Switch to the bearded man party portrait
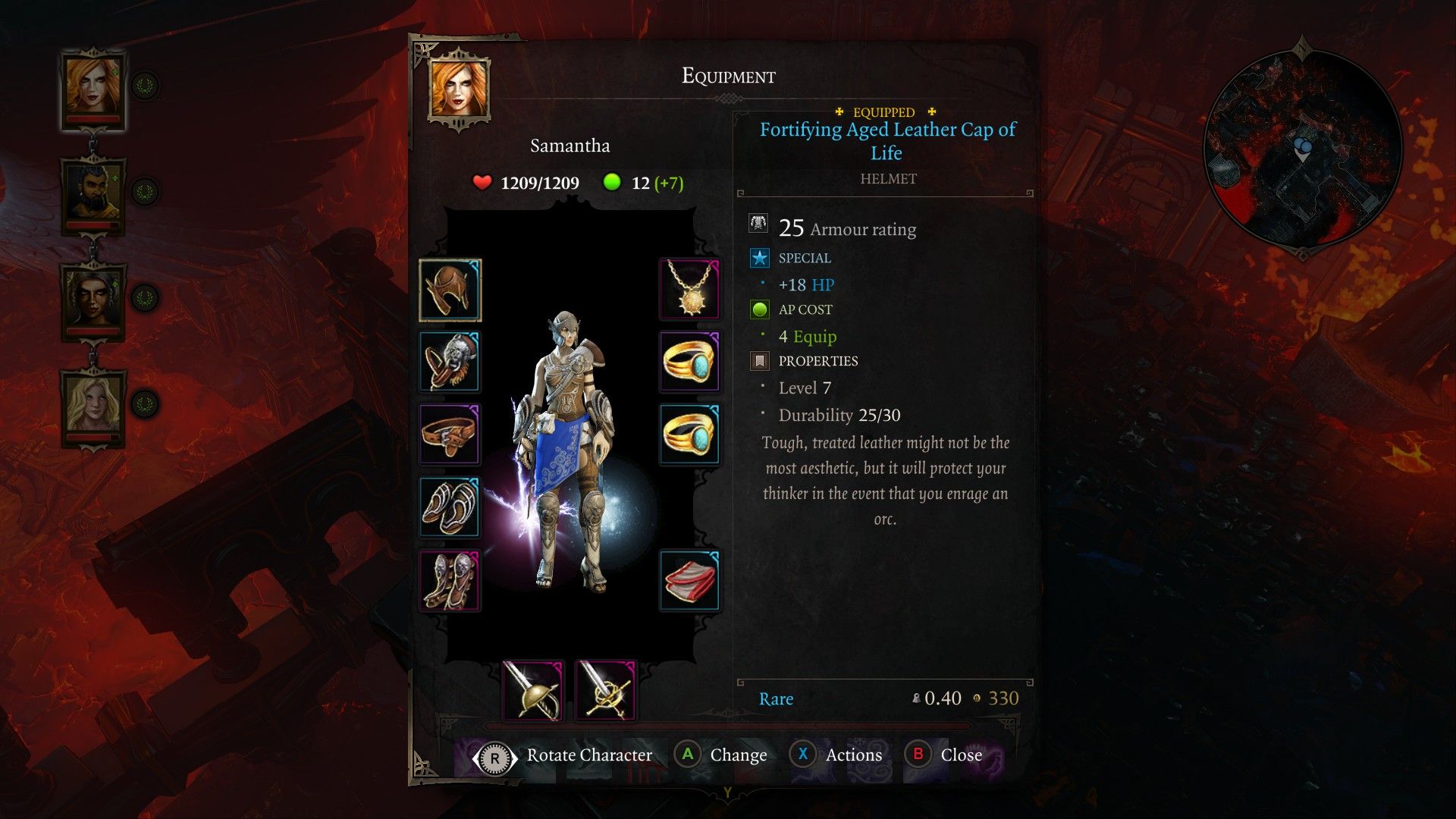Screen dimensions: 1456x819 click(93, 193)
